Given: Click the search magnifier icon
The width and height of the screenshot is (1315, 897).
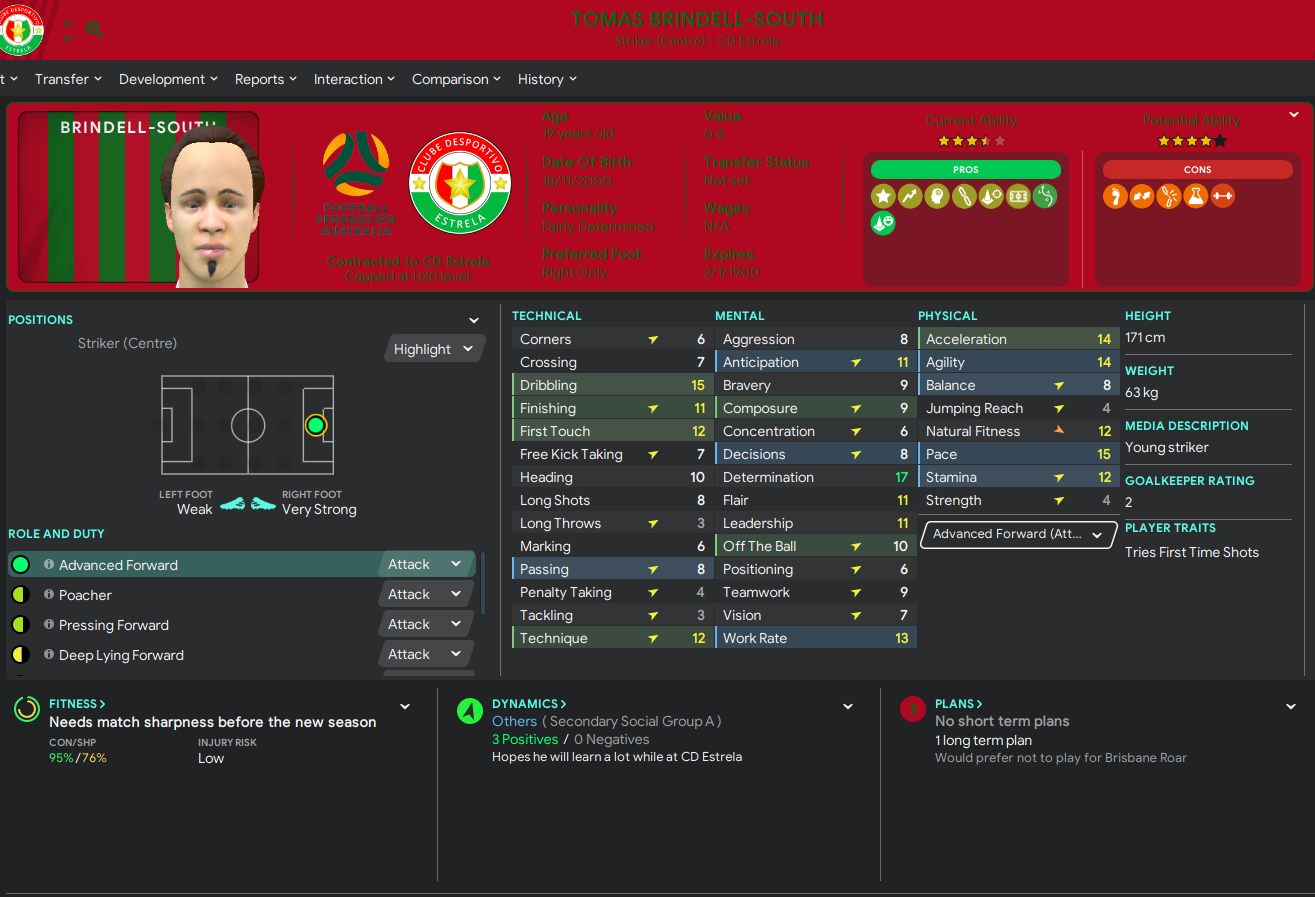Looking at the screenshot, I should pyautogui.click(x=95, y=30).
